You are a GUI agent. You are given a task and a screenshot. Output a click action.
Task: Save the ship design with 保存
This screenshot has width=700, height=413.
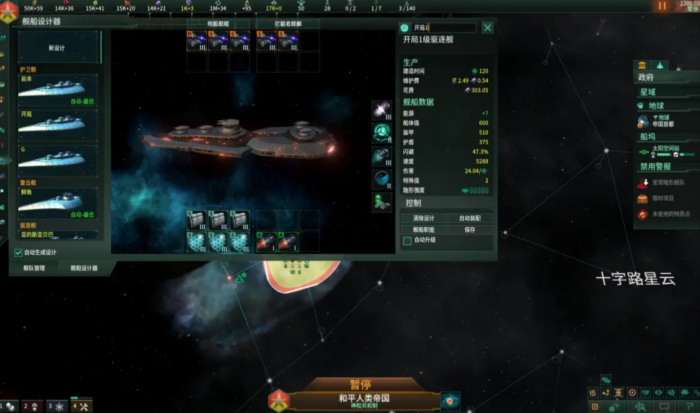click(469, 229)
